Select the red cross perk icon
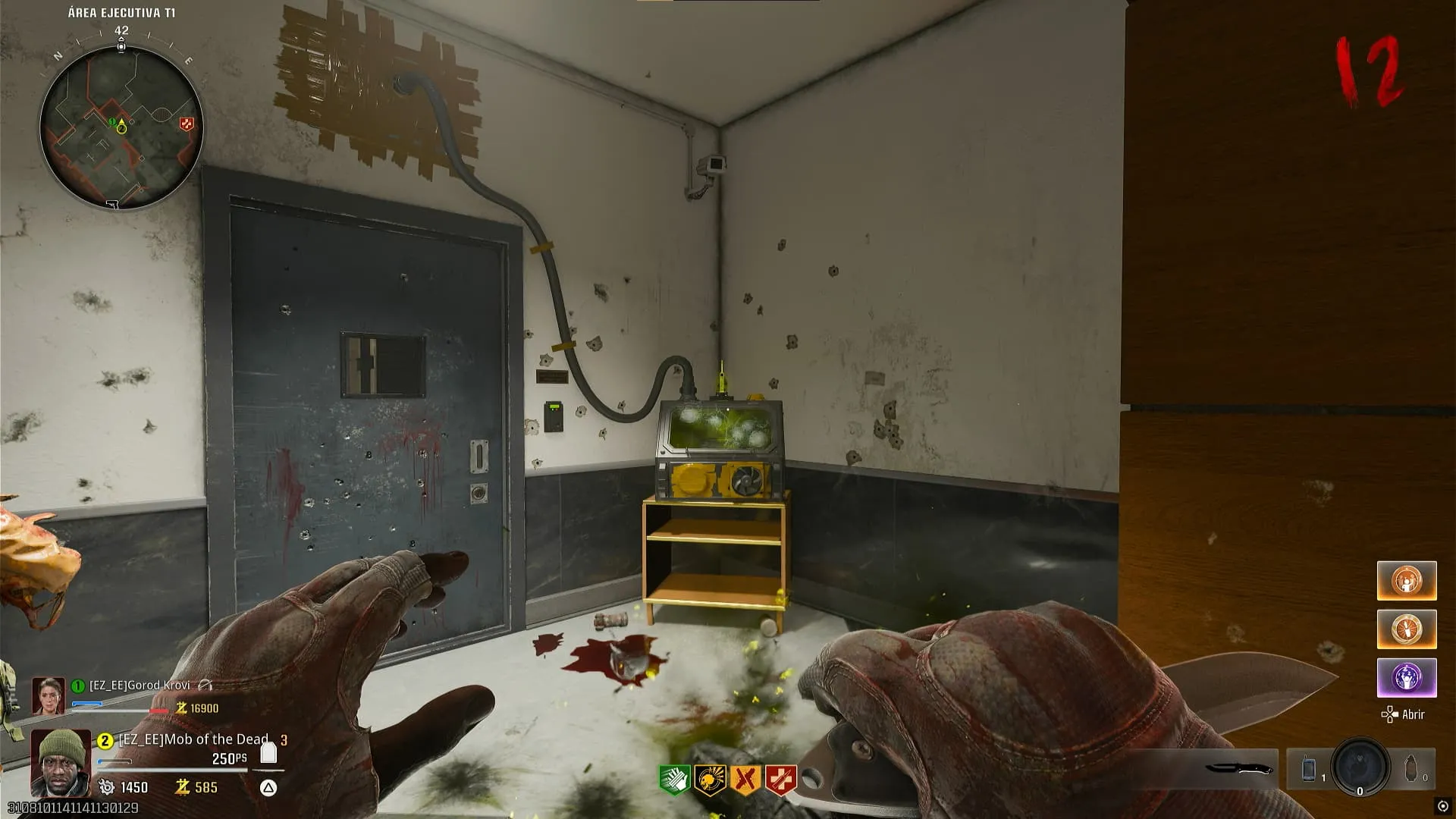1456x819 pixels. [x=781, y=779]
